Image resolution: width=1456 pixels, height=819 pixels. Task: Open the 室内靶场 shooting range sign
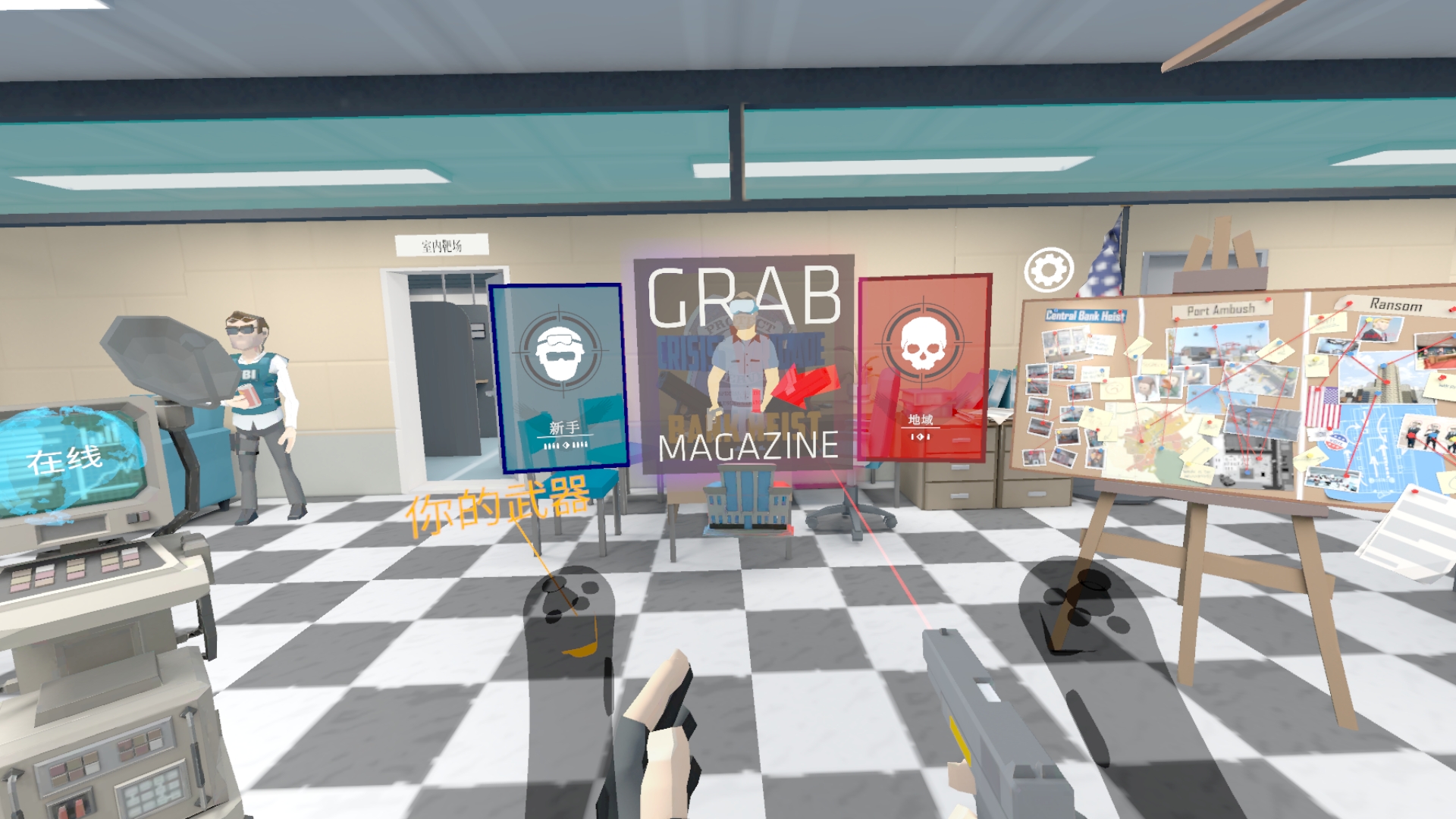pos(441,245)
